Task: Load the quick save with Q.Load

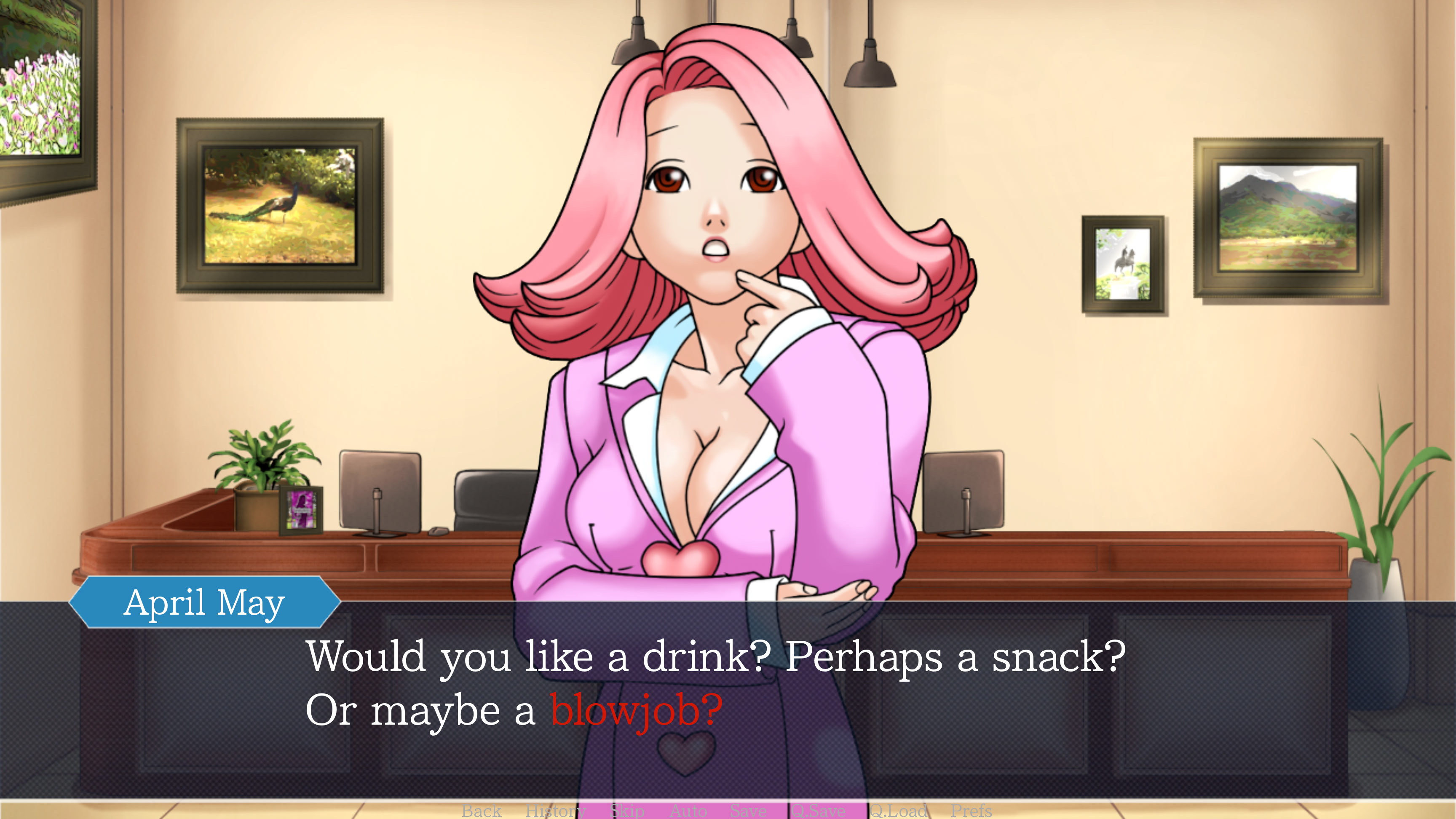Action: [x=899, y=811]
